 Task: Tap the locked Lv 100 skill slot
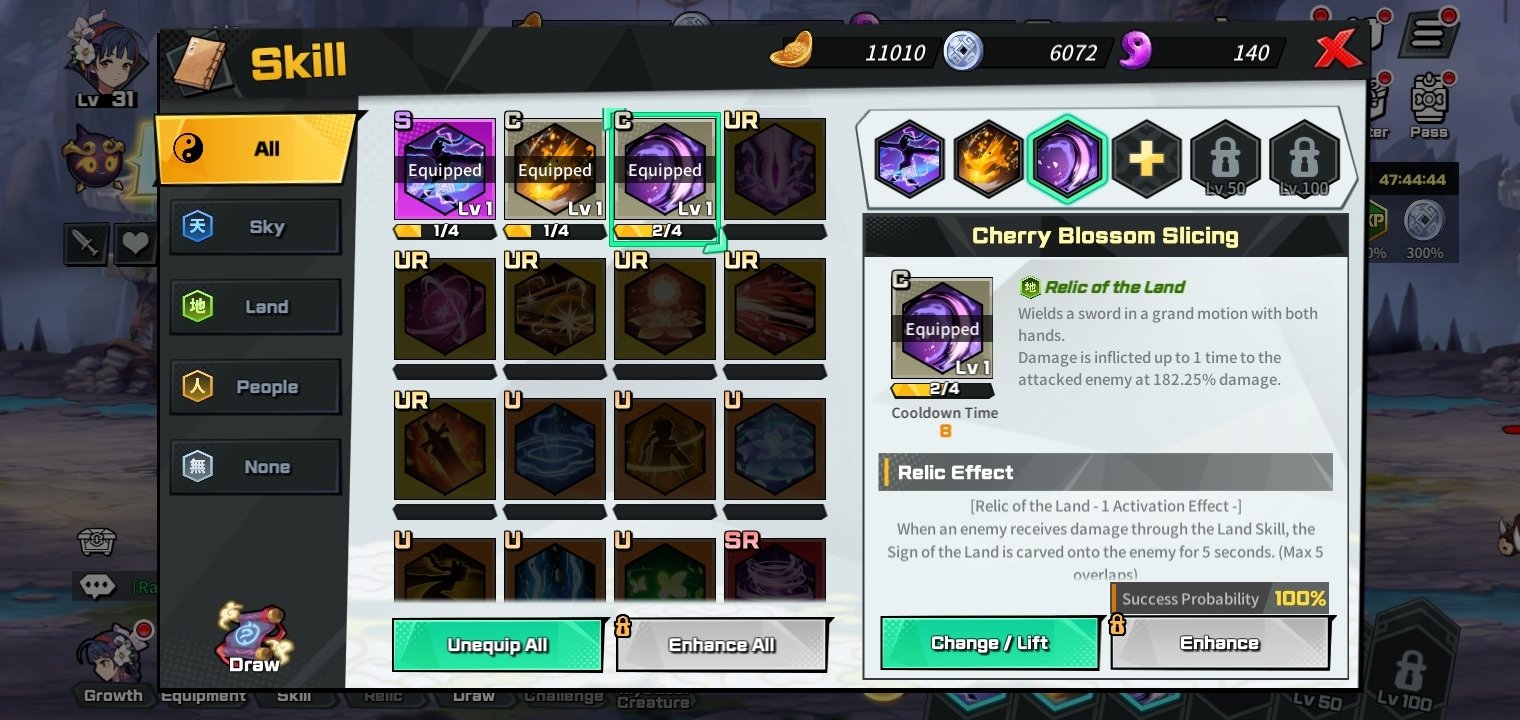coord(1303,158)
